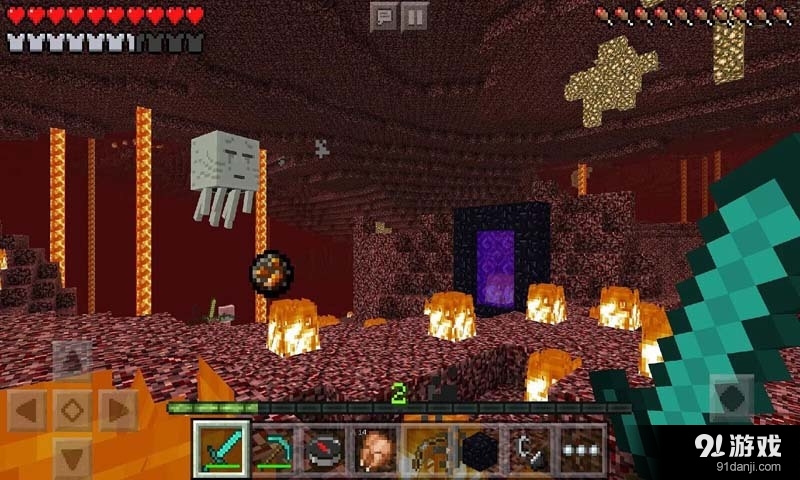Tap the center diamond sneak button

72,409
